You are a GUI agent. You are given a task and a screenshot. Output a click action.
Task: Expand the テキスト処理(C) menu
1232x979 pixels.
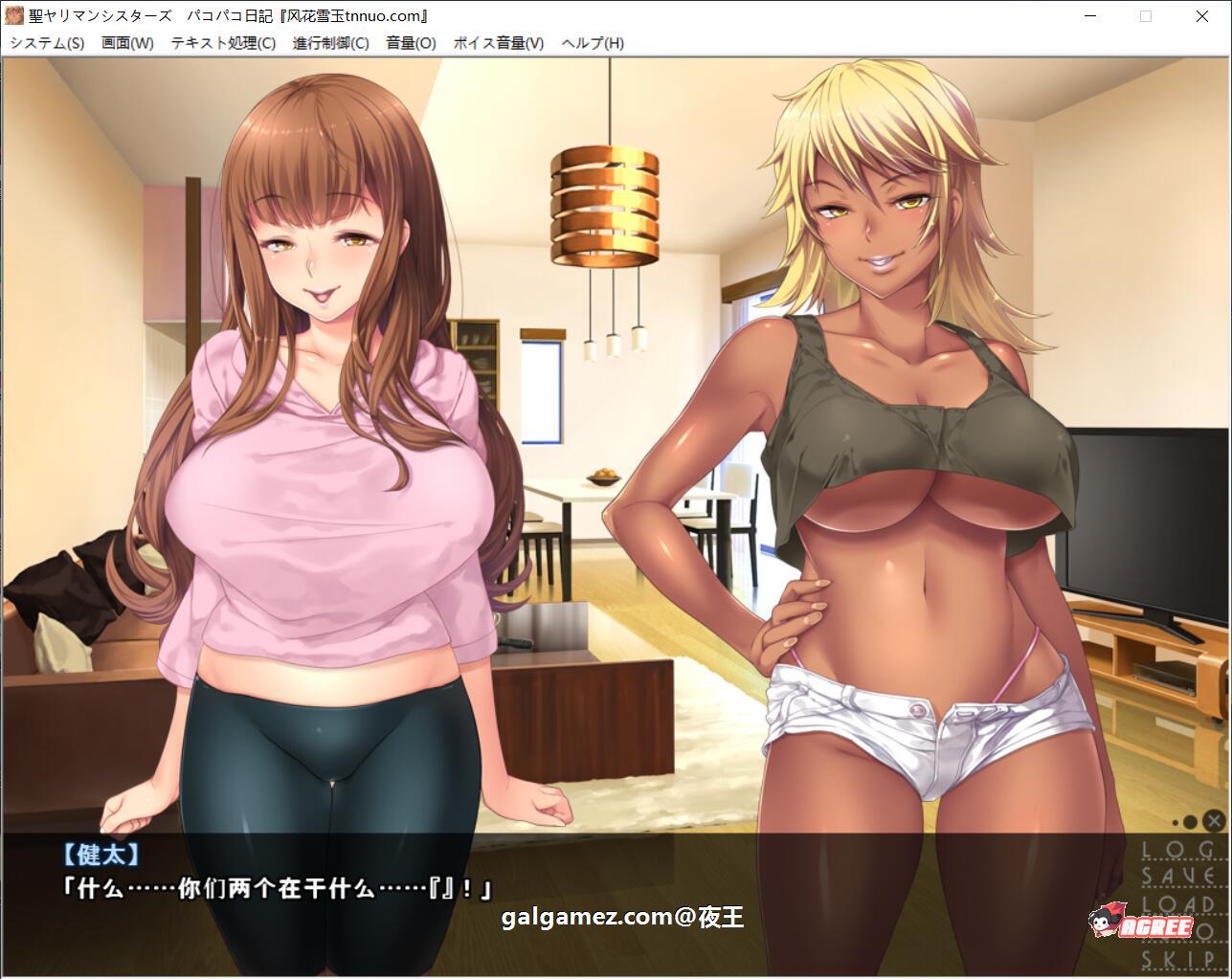tap(222, 43)
